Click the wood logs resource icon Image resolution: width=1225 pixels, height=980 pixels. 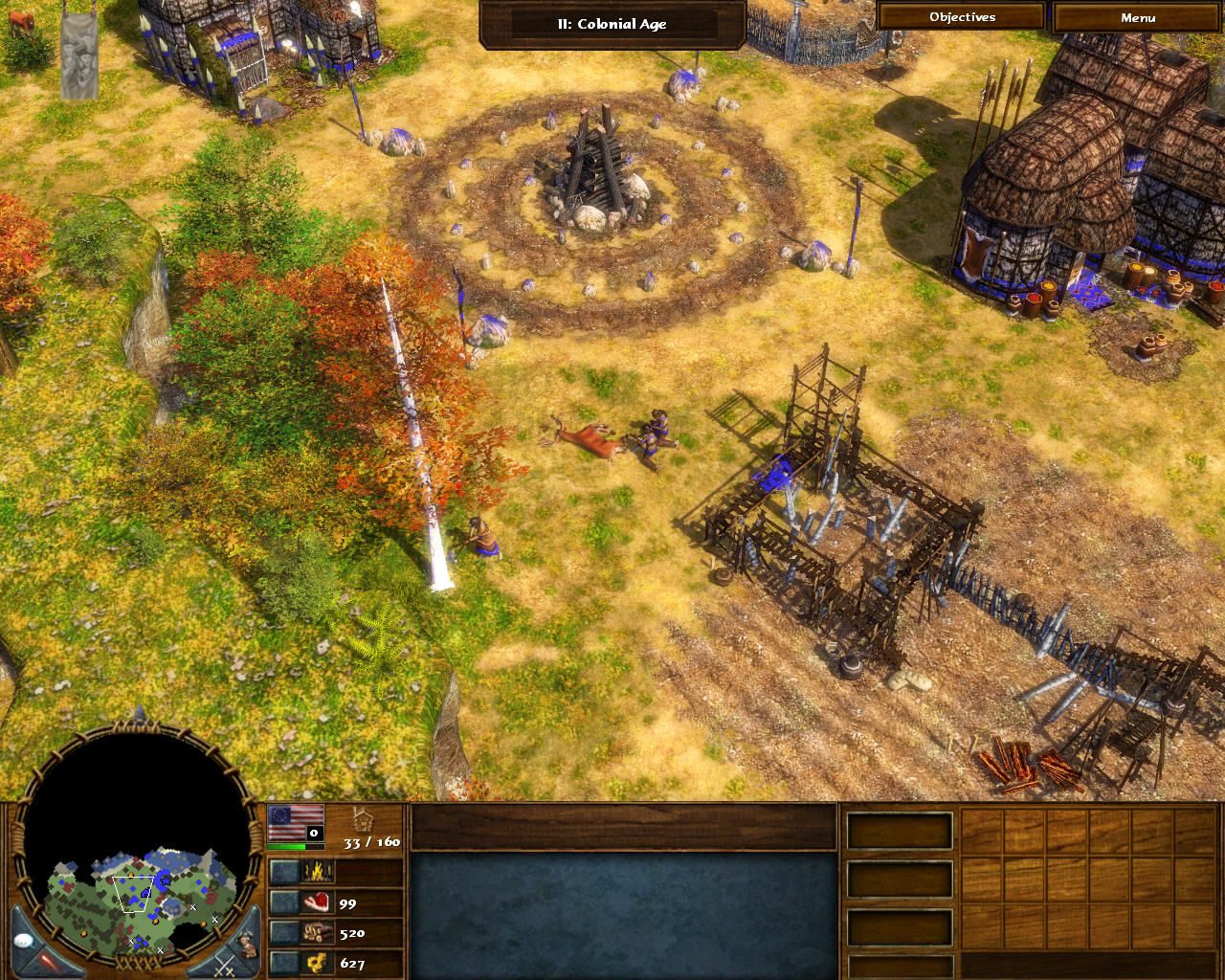coord(317,932)
